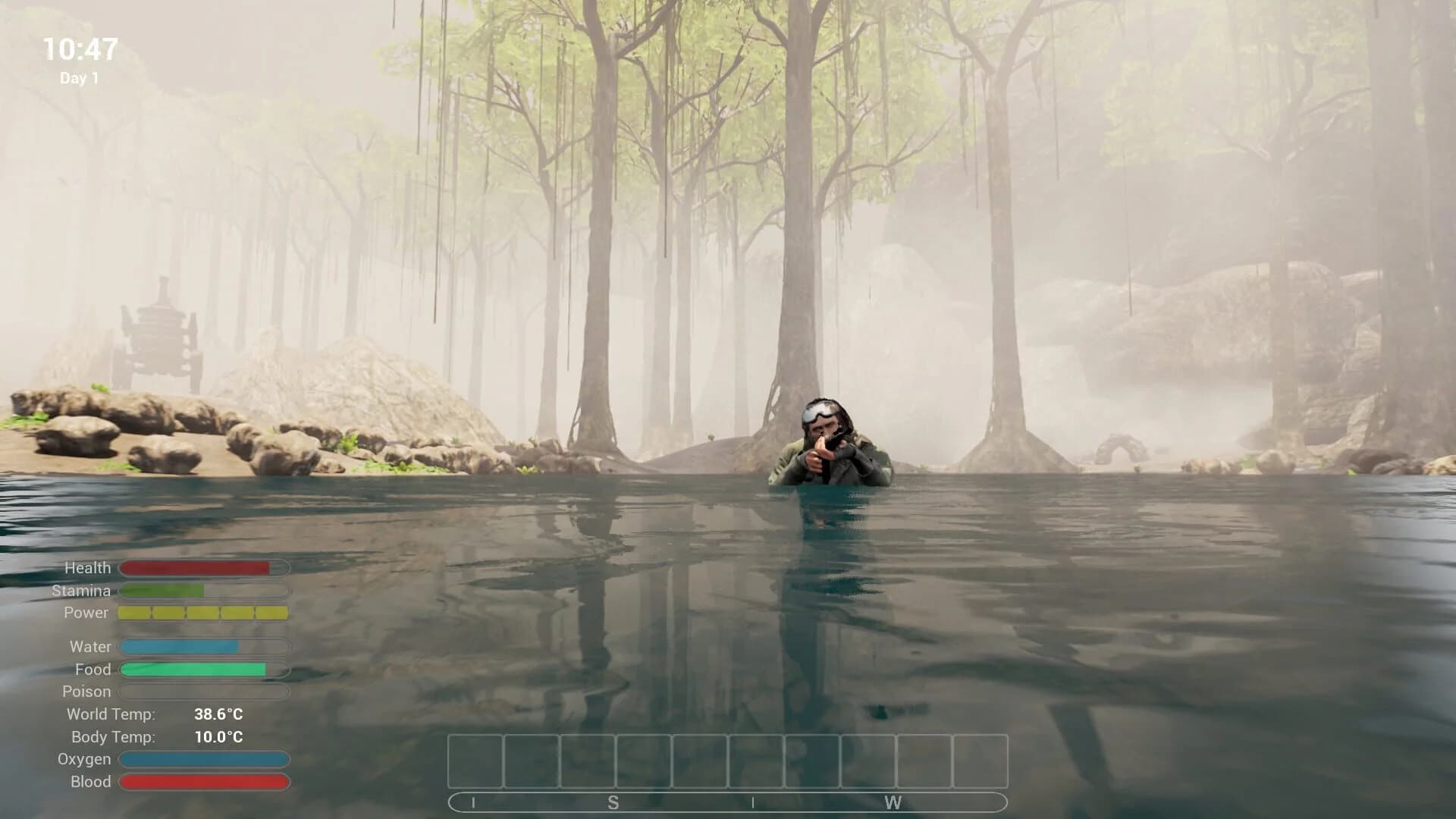Open the I inventory section on bottom bar
This screenshot has width=1456, height=819.
pyautogui.click(x=474, y=801)
